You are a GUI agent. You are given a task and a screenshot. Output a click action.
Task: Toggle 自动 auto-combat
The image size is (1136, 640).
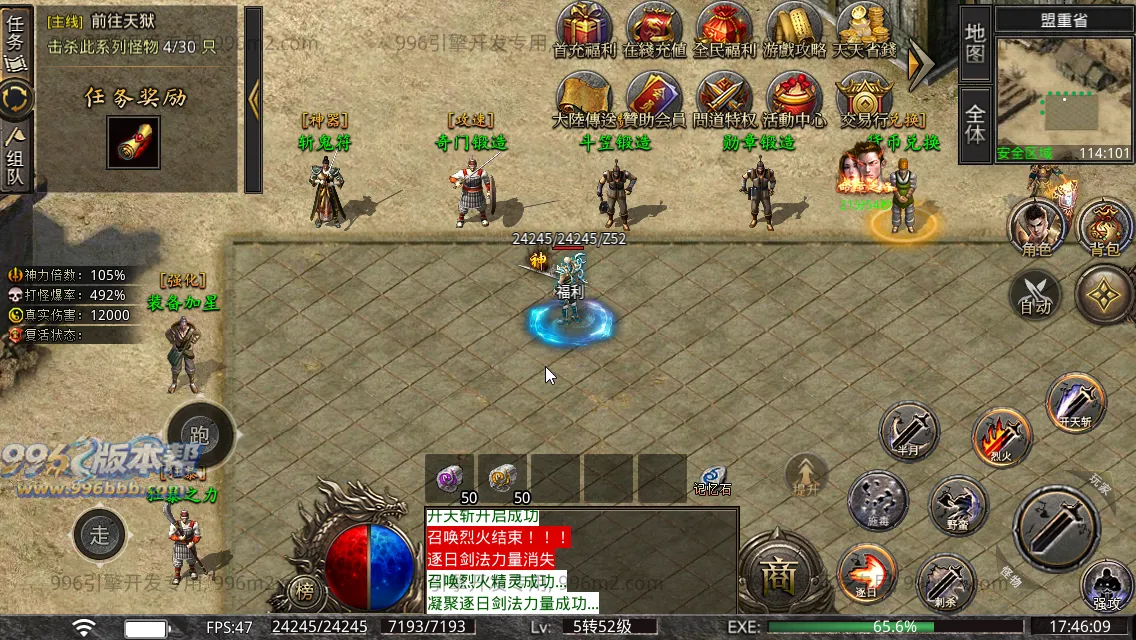[1034, 295]
